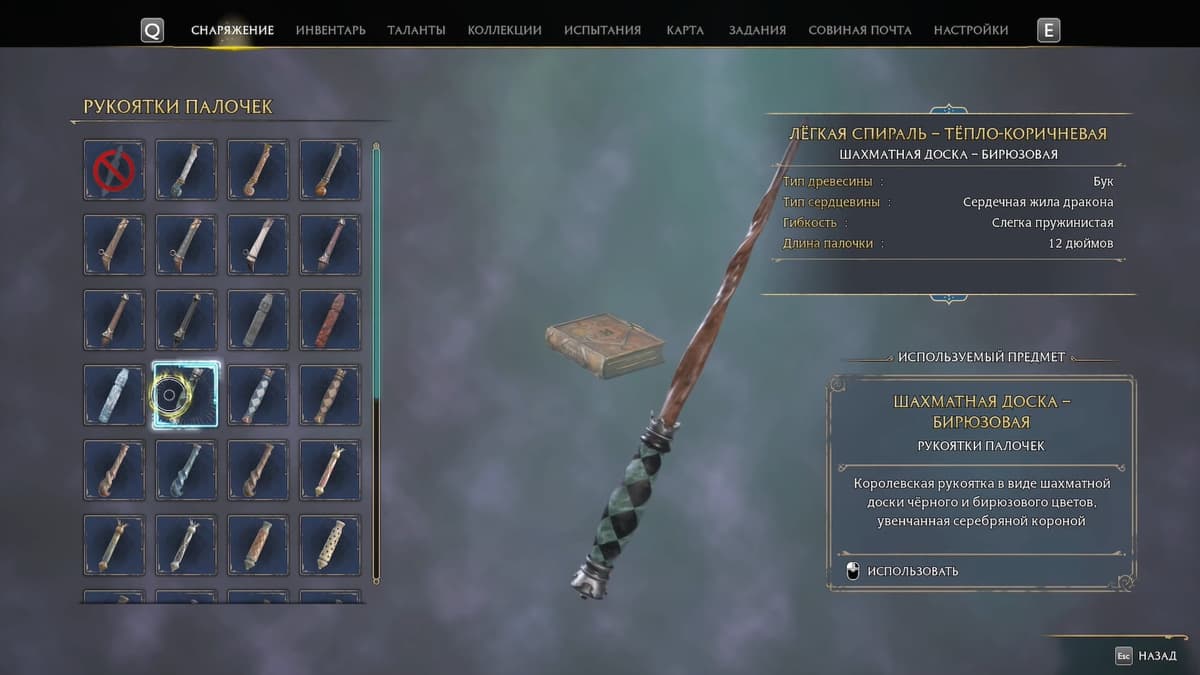Screen dimensions: 1200x675
Task: Select the highlighted checkerboard handle slot
Action: pos(185,395)
